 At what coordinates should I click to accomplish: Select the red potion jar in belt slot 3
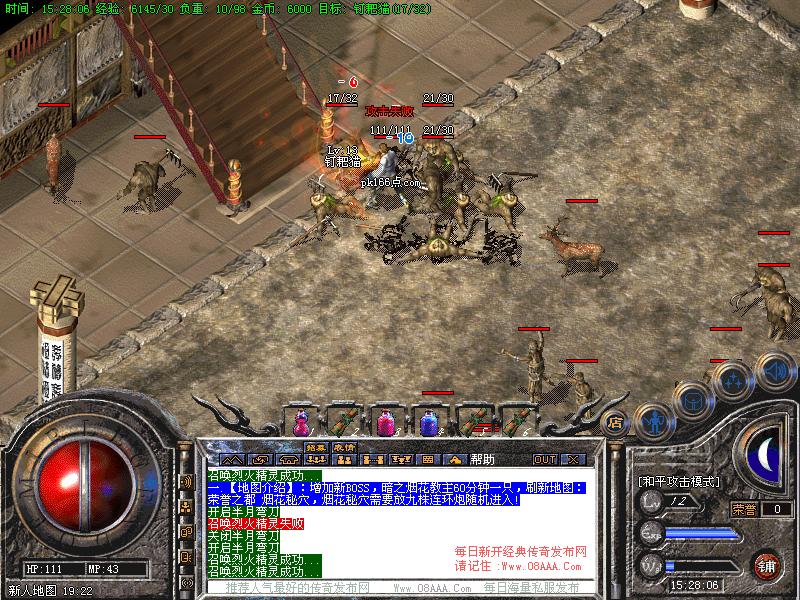pos(387,422)
